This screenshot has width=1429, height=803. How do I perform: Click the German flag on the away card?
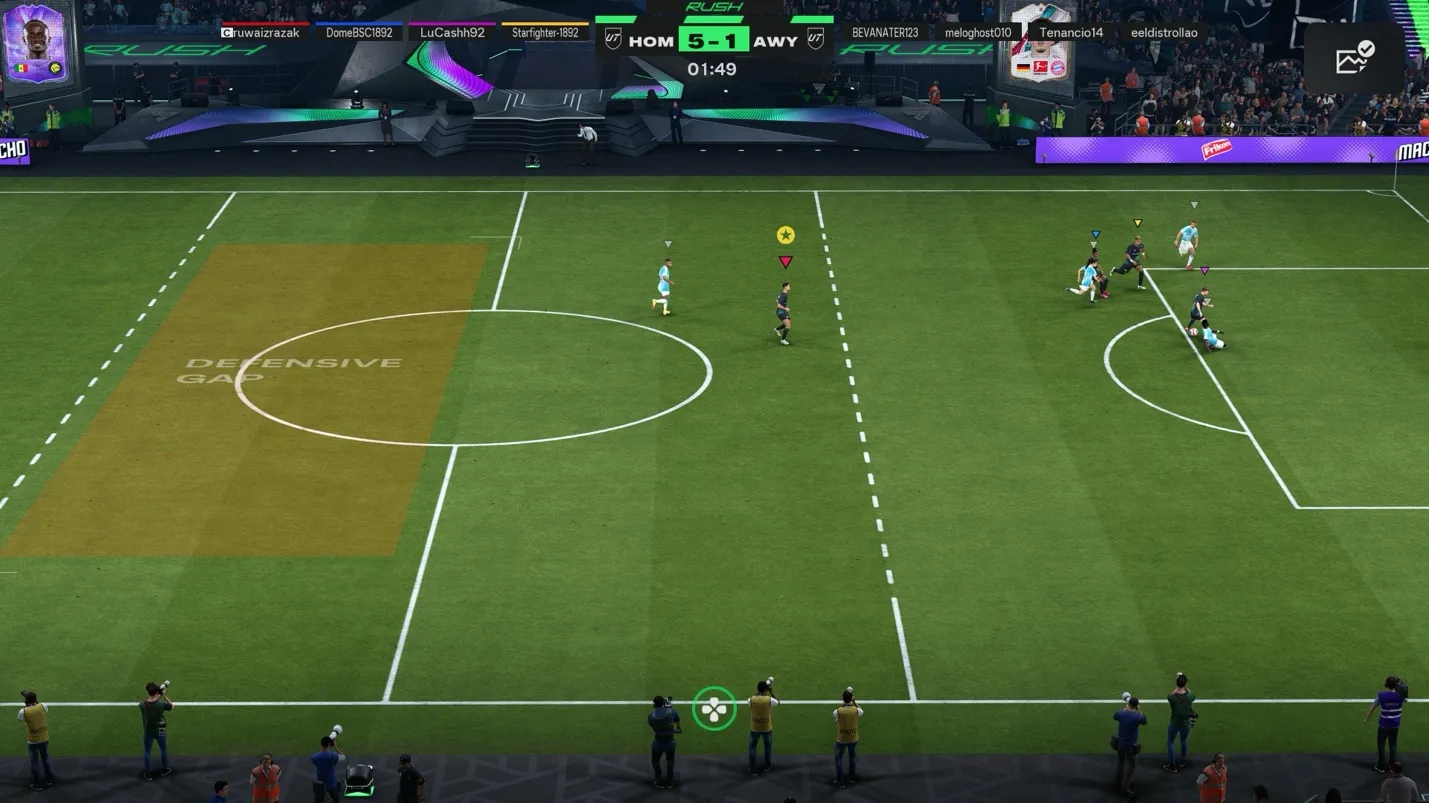coord(1022,68)
